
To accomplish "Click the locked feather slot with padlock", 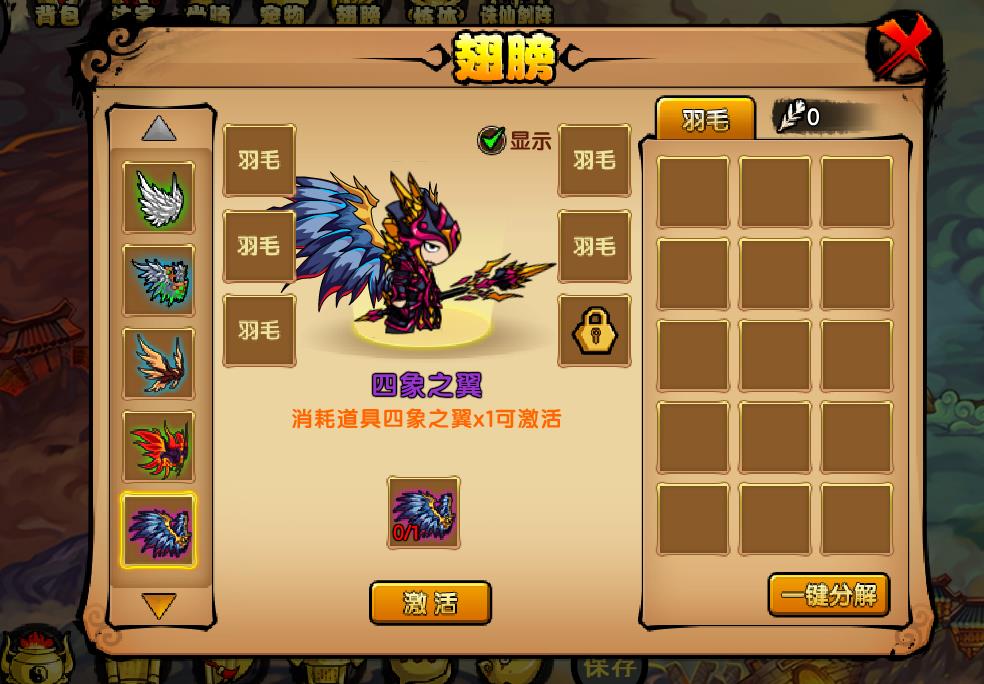I will [594, 330].
